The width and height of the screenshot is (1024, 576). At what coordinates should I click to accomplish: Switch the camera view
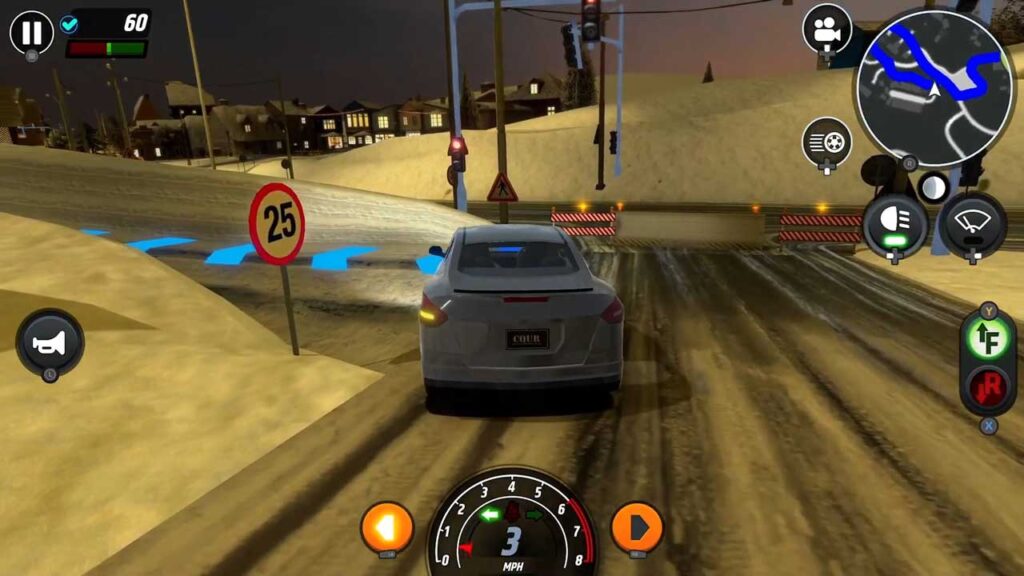[827, 29]
